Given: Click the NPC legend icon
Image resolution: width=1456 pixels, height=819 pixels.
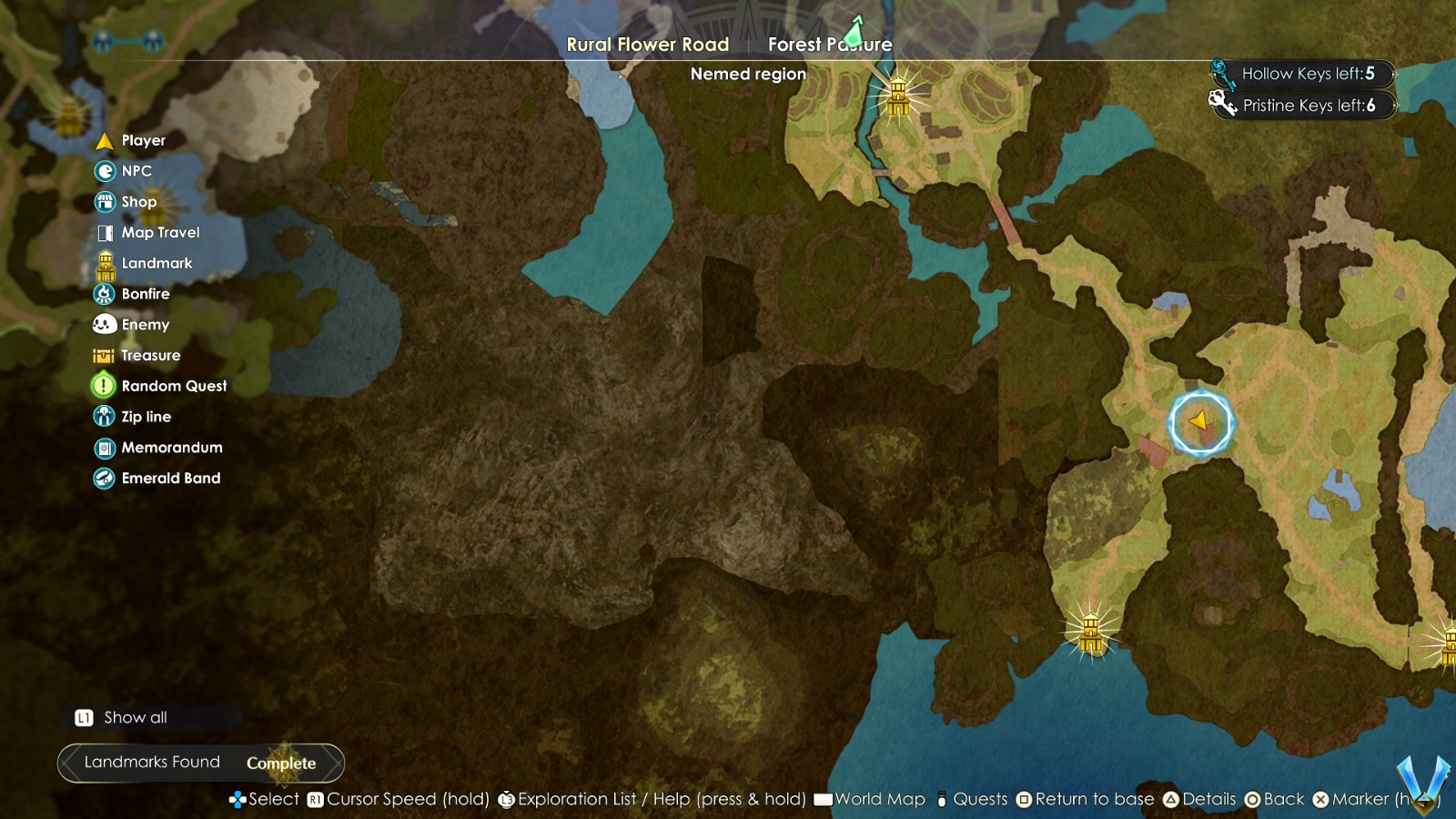Looking at the screenshot, I should tap(105, 171).
